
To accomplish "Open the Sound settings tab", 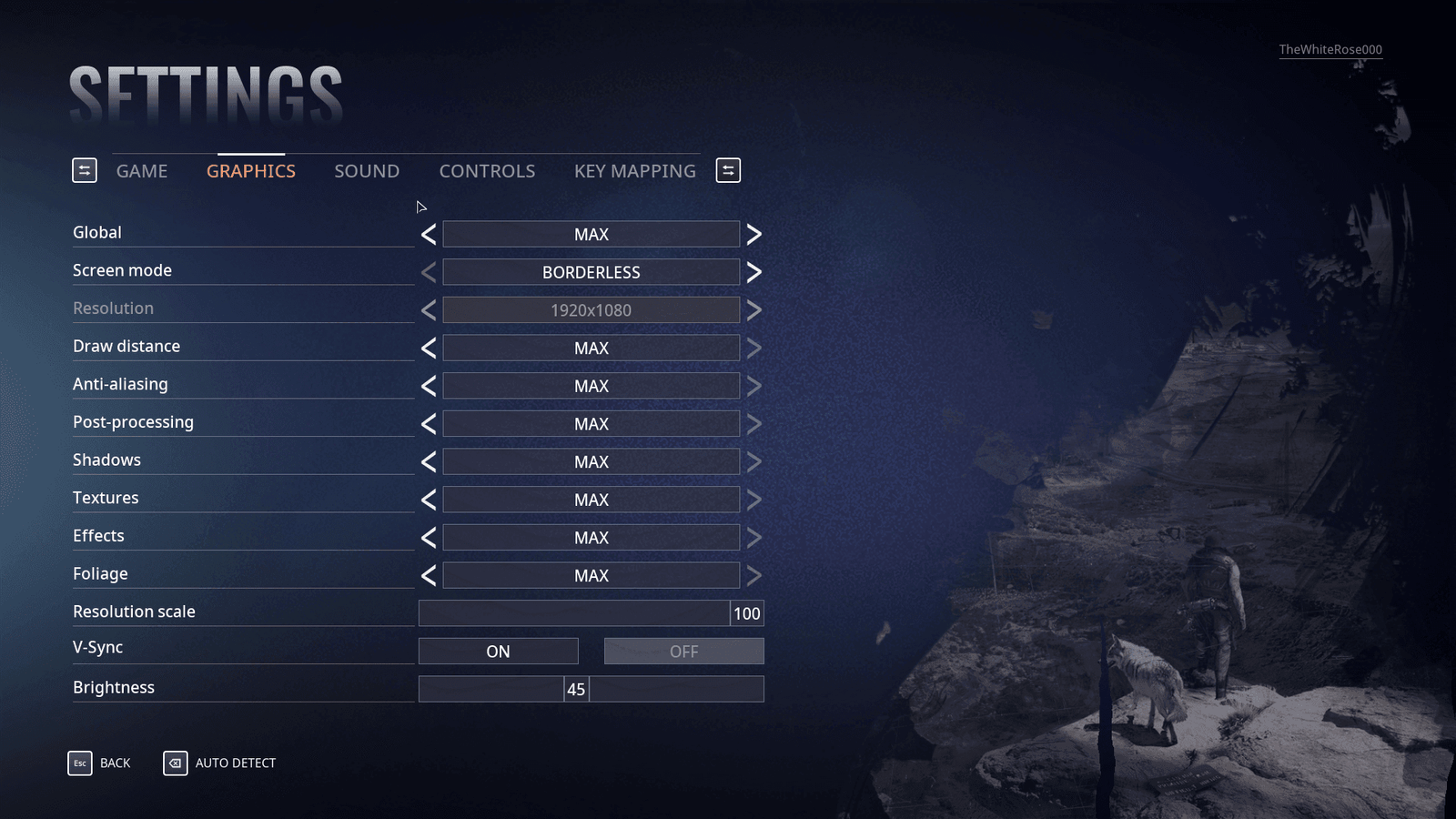I will click(x=367, y=171).
